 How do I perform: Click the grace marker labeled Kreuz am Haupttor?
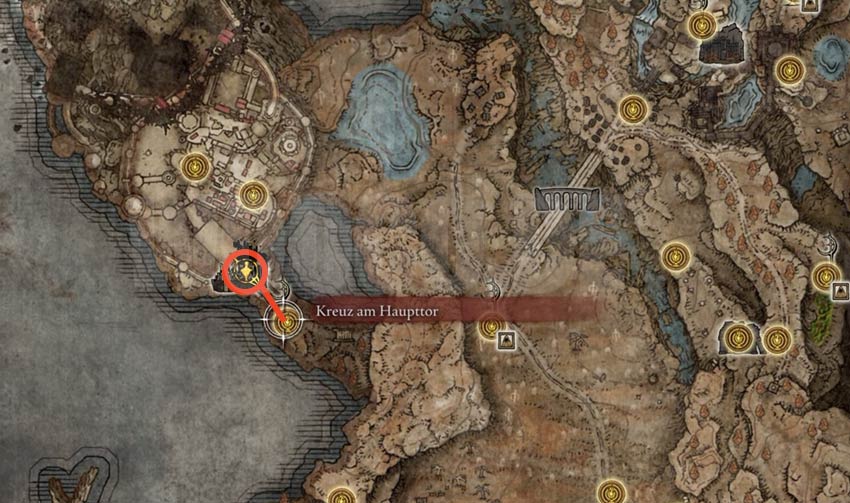click(288, 322)
